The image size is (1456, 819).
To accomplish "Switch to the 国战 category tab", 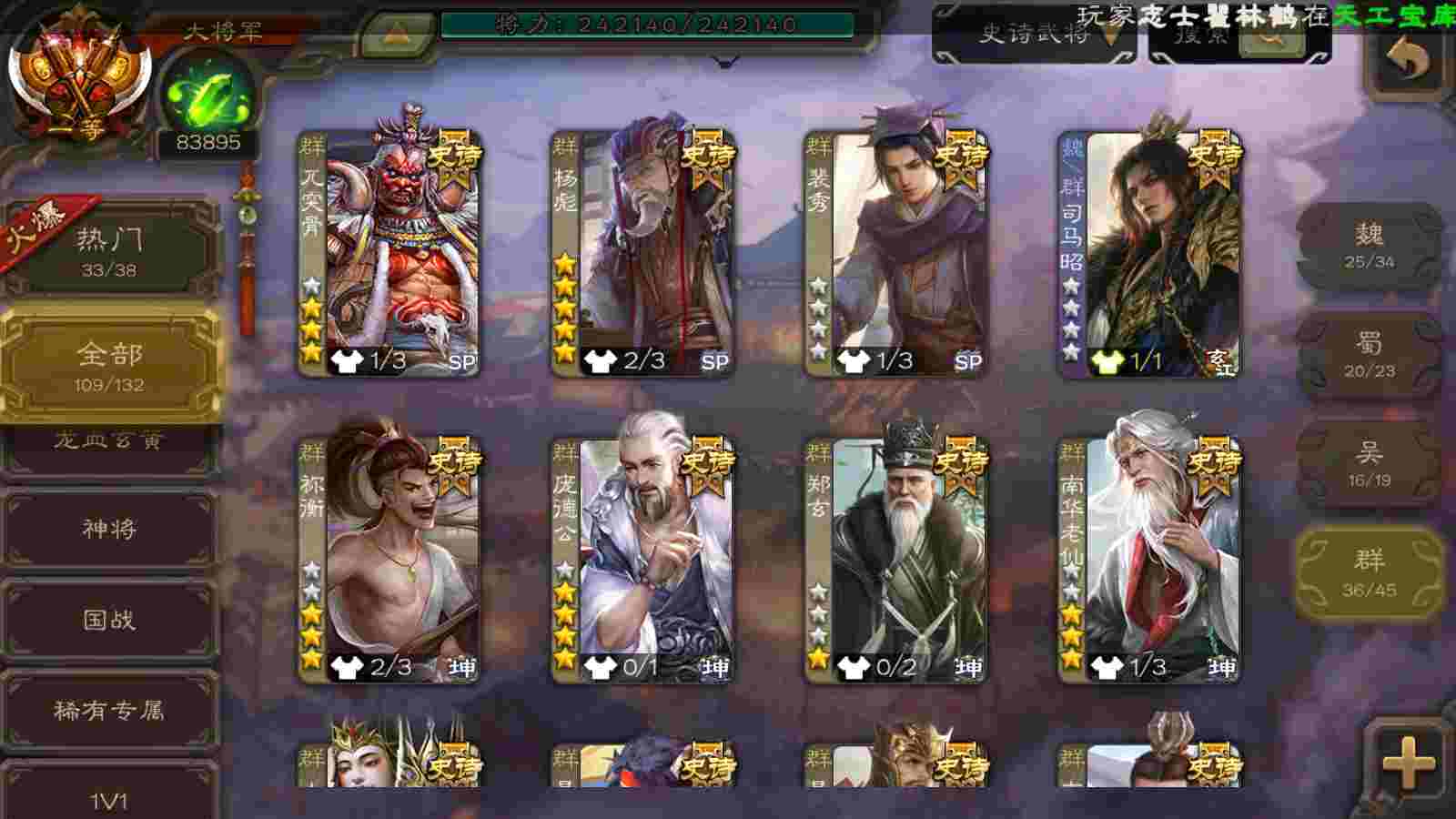I will 109,620.
